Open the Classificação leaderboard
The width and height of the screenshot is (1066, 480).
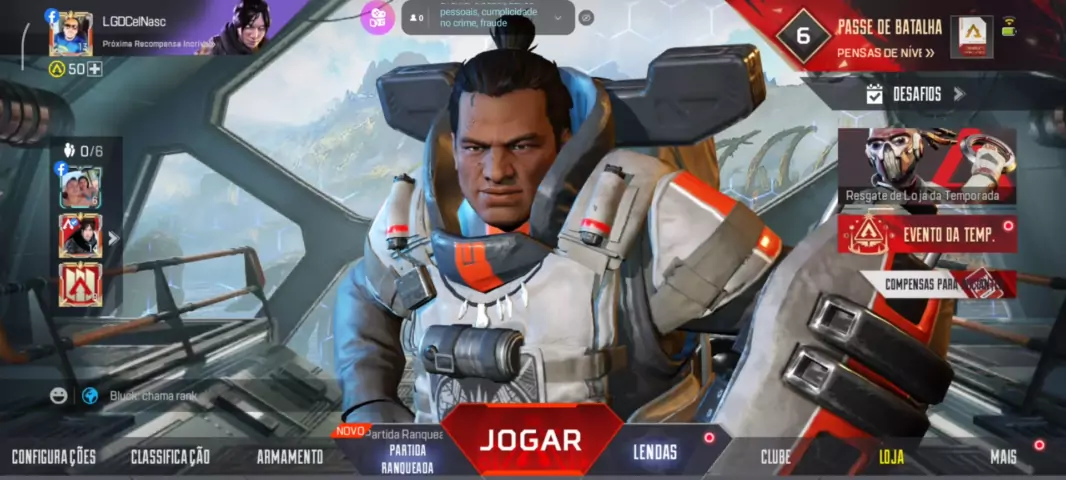click(170, 457)
